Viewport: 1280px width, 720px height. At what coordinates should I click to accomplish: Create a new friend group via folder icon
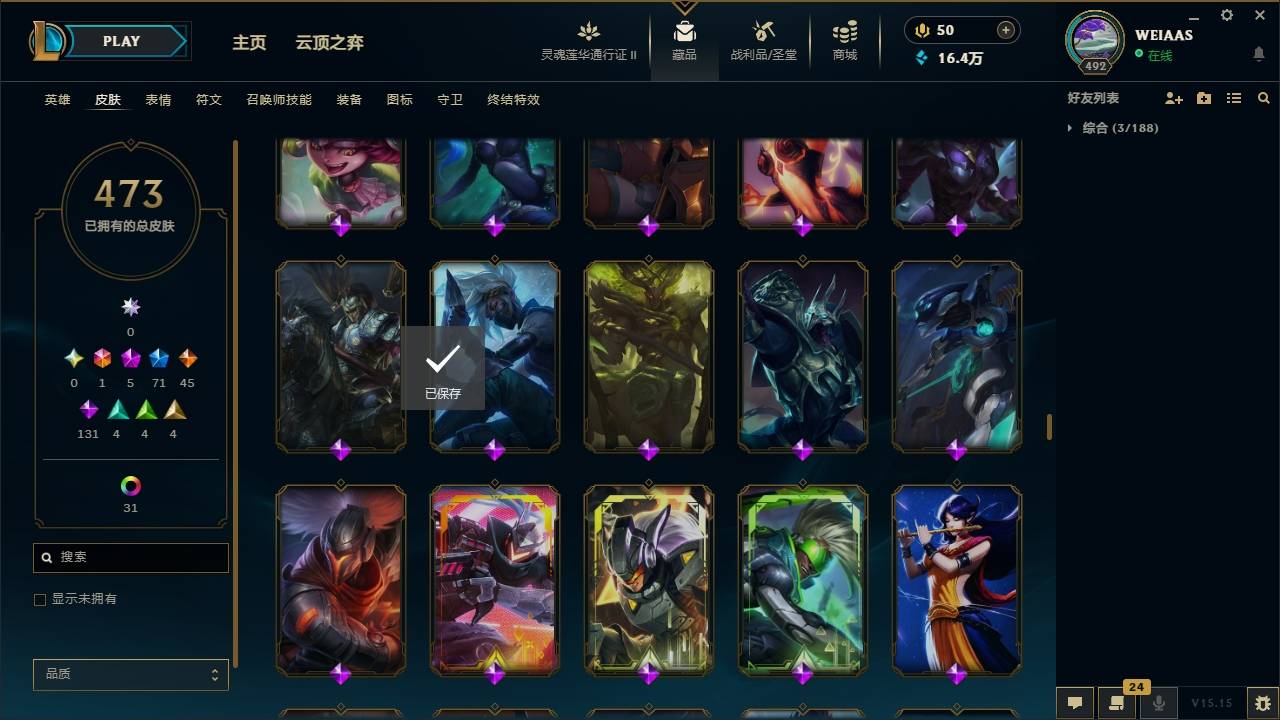click(x=1203, y=97)
